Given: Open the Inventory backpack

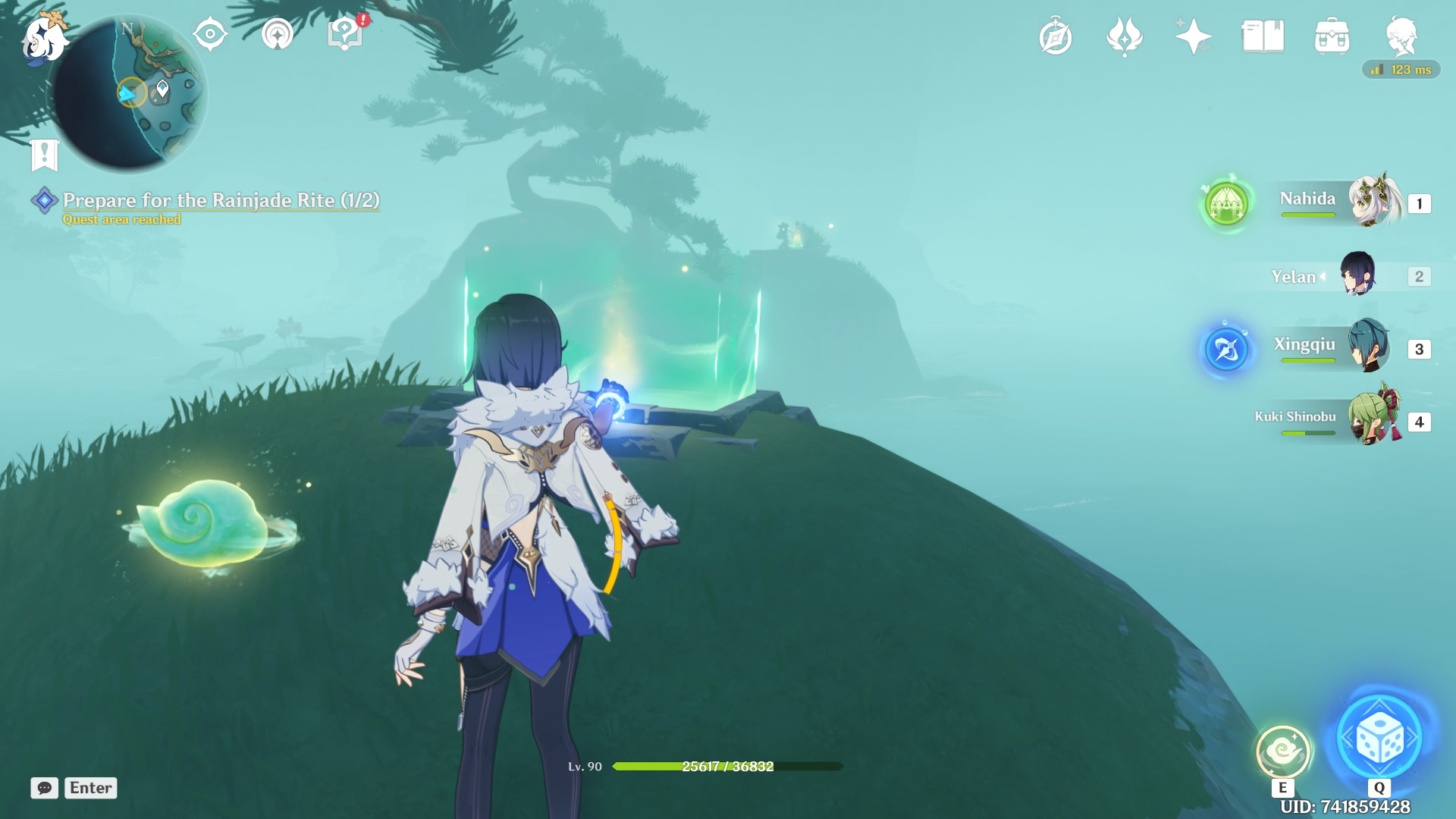Looking at the screenshot, I should point(1333,36).
